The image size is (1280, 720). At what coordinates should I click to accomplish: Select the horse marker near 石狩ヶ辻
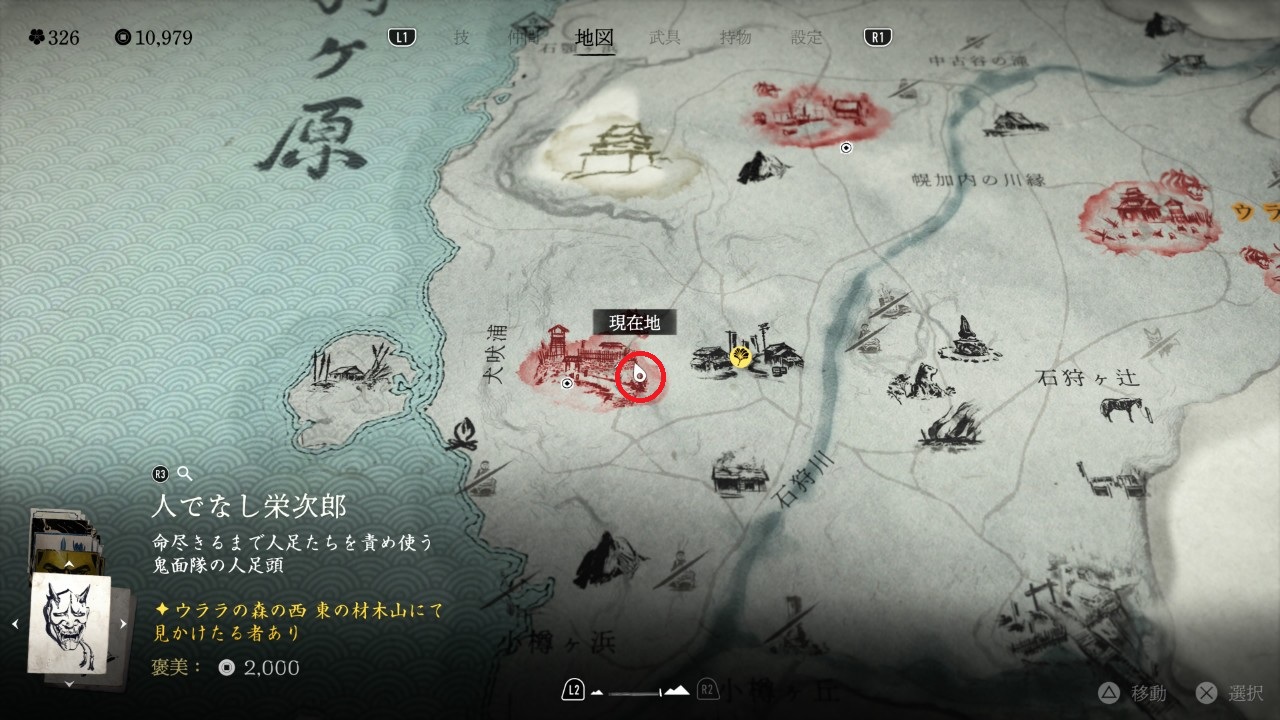[1120, 408]
